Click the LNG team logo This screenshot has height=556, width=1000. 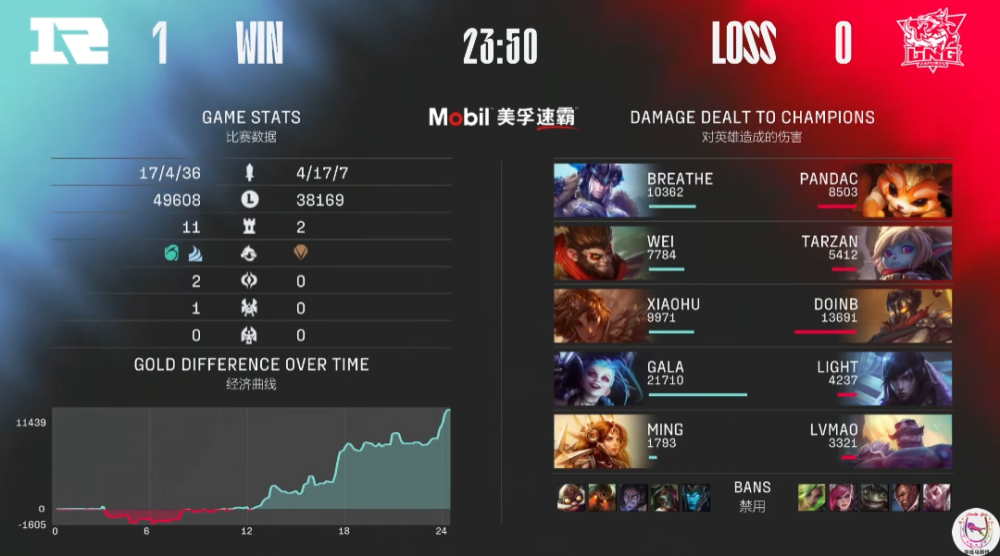click(x=932, y=44)
